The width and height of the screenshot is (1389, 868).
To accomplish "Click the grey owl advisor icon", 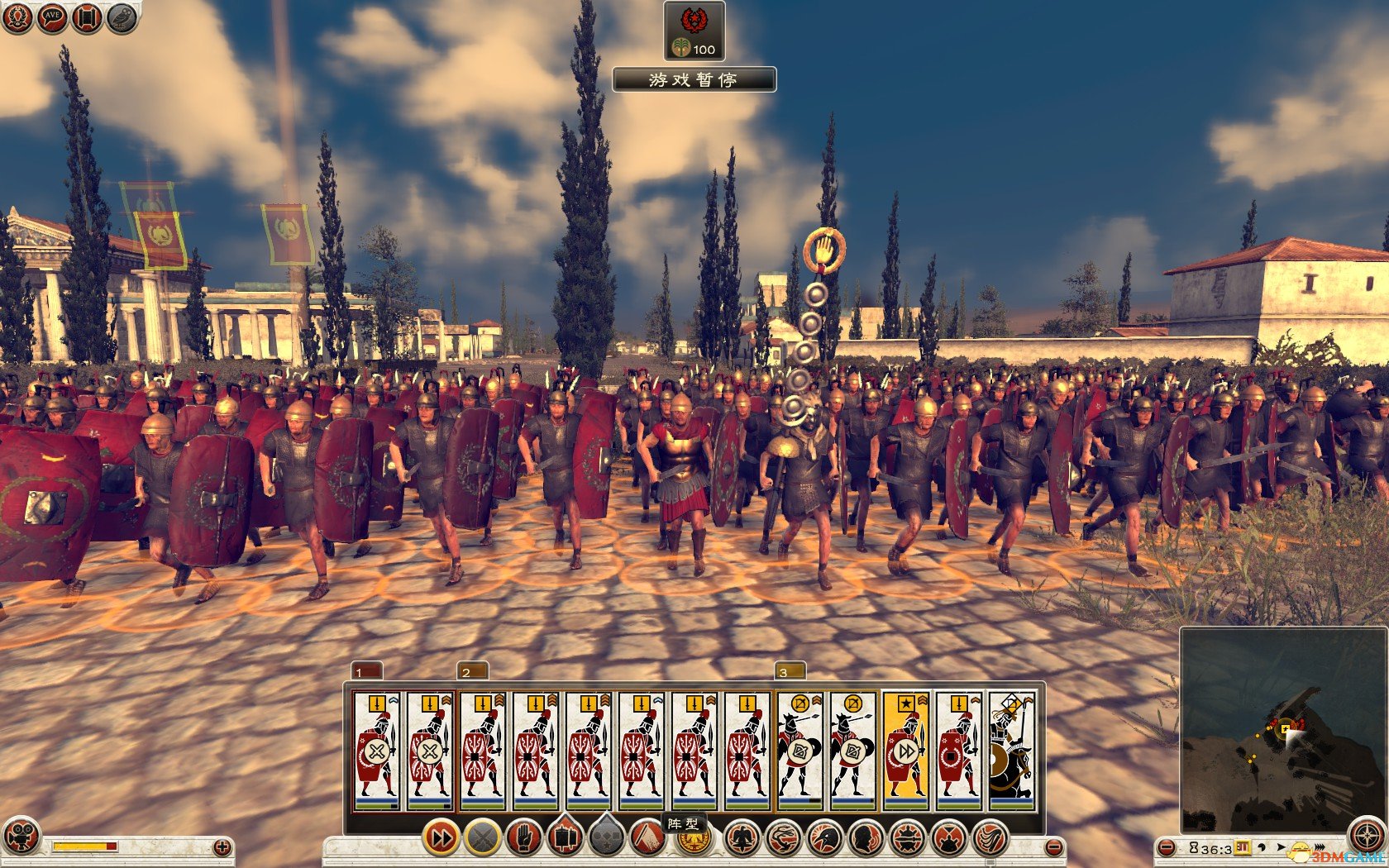I will [121, 18].
